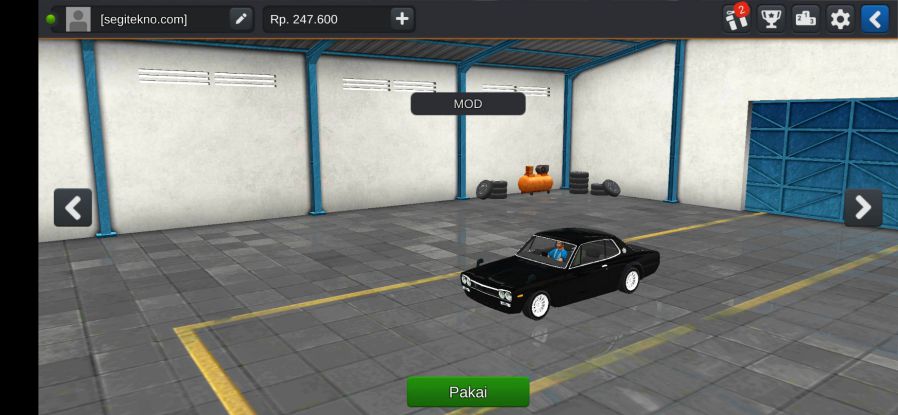Click the green Pakai button

pyautogui.click(x=467, y=392)
